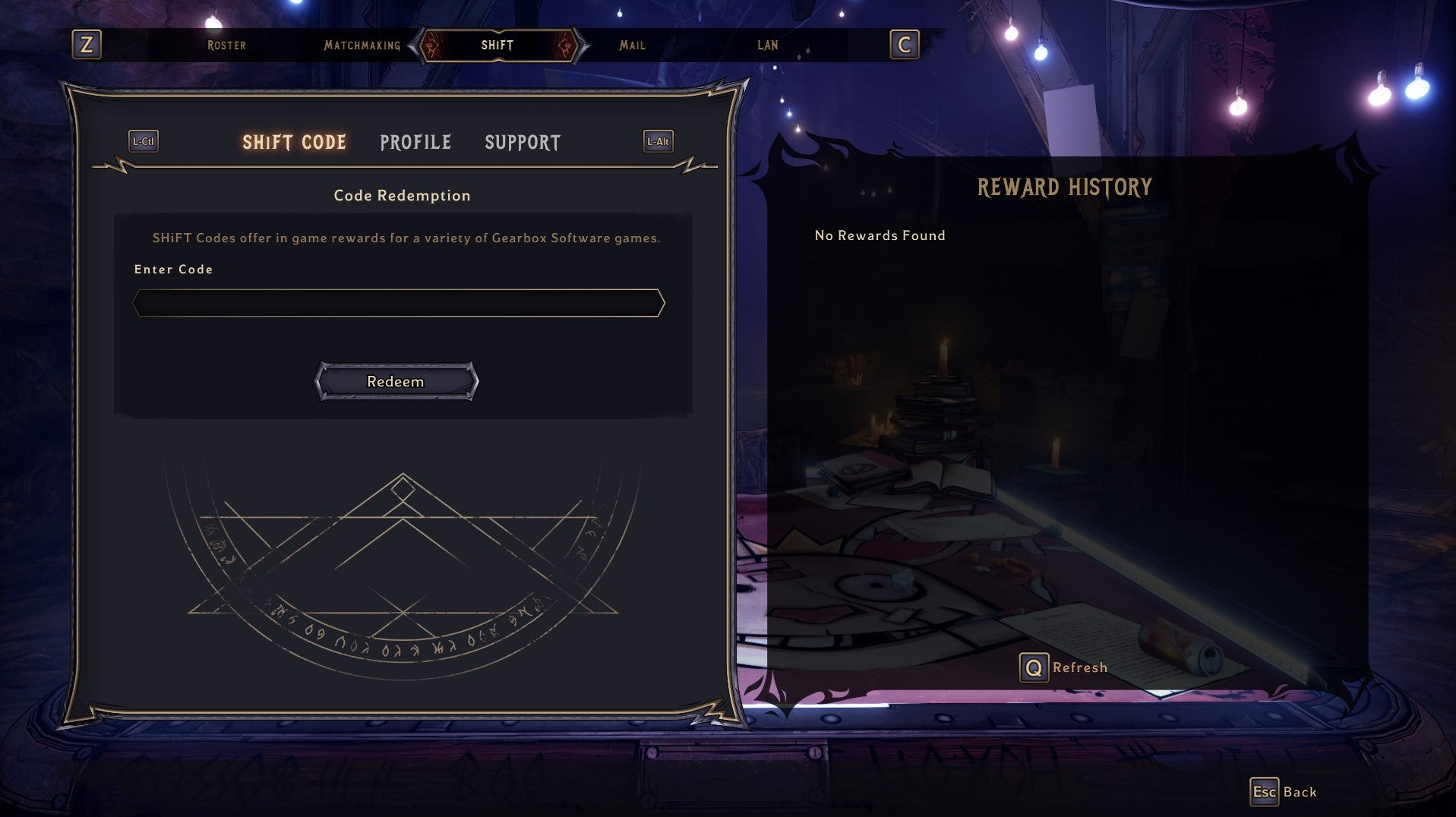Viewport: 1456px width, 817px height.
Task: Open the SUPPORT tab
Action: (x=522, y=142)
